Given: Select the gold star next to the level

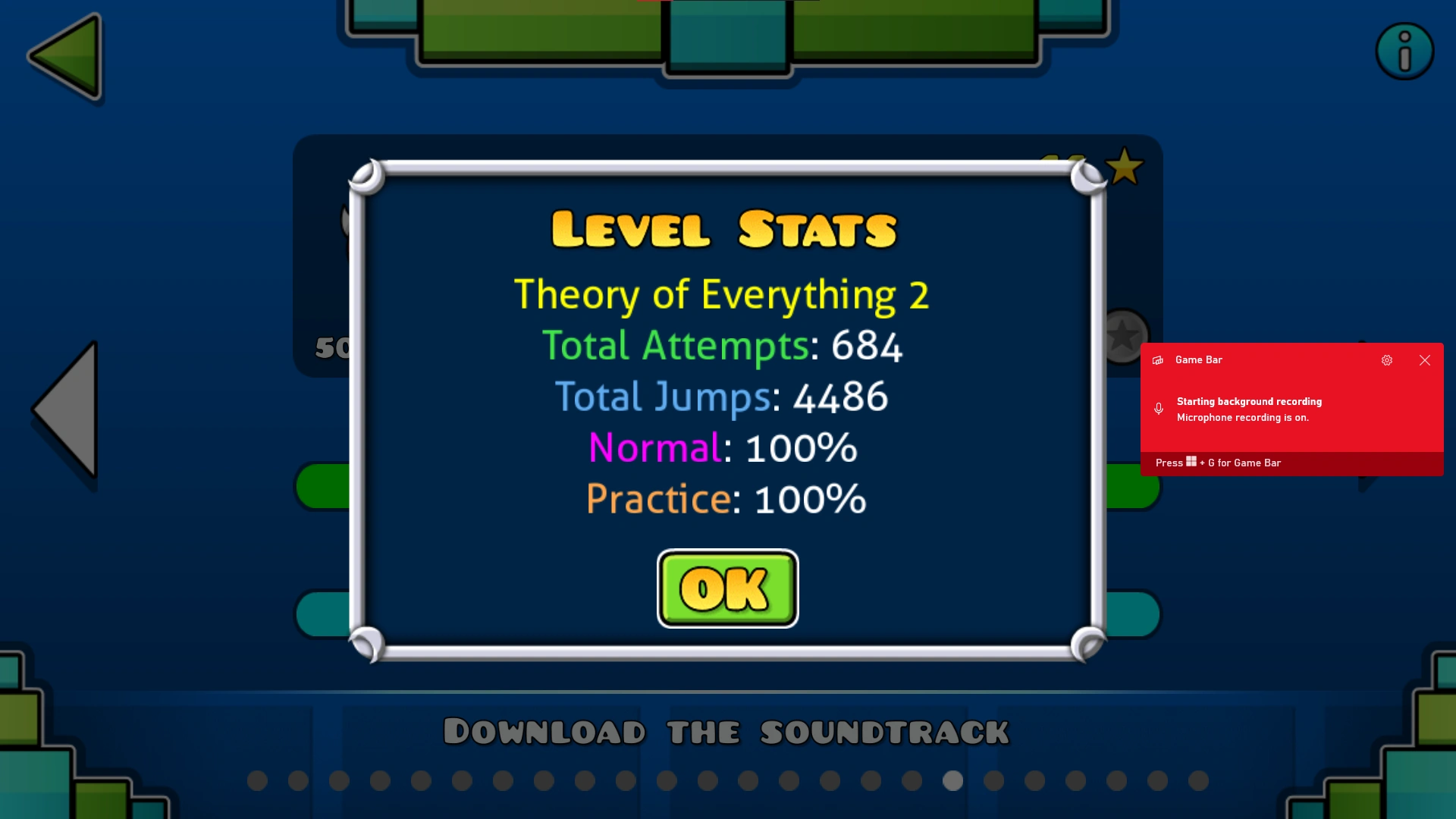Looking at the screenshot, I should 1125,166.
